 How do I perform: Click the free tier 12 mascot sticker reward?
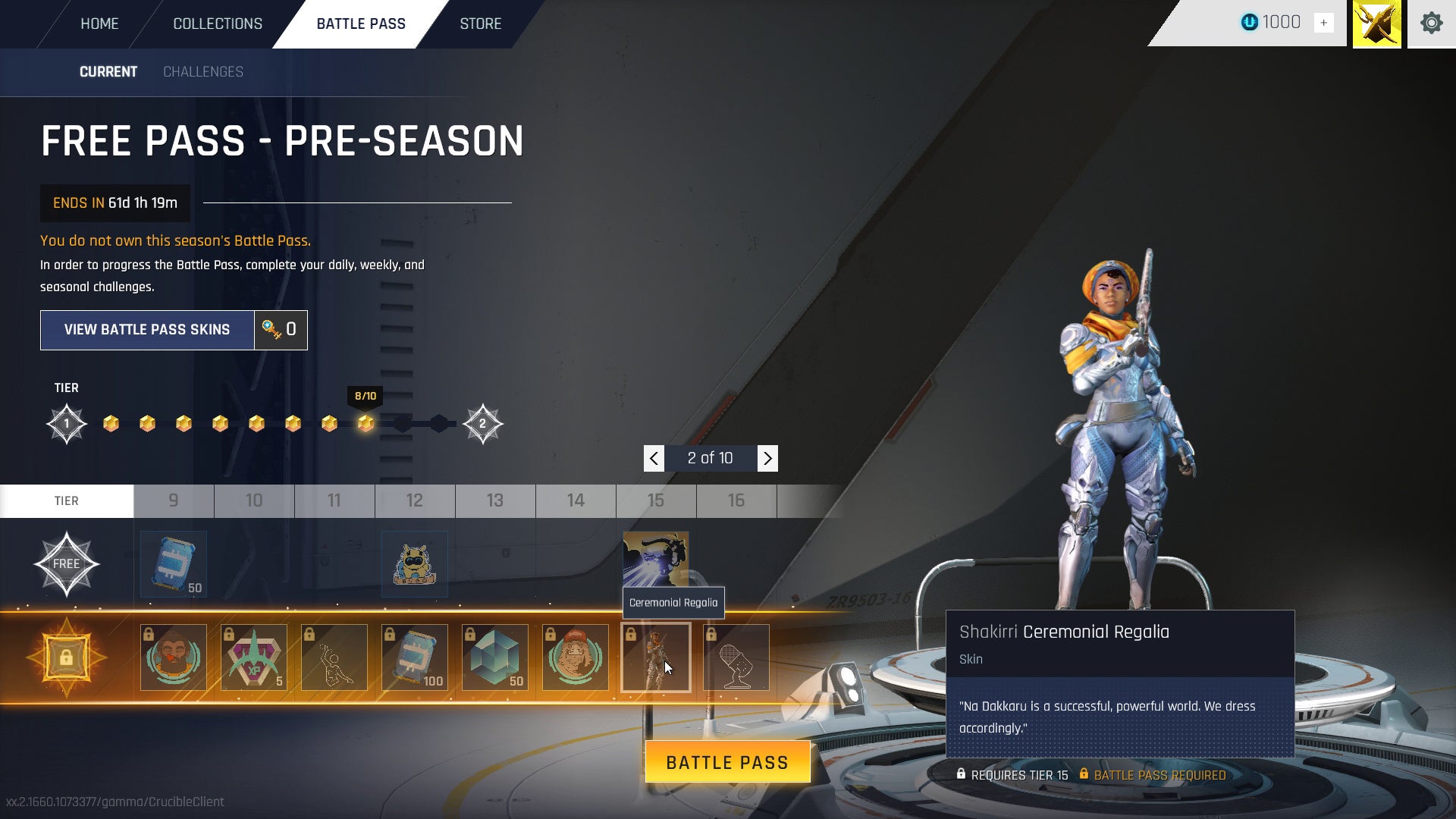414,563
